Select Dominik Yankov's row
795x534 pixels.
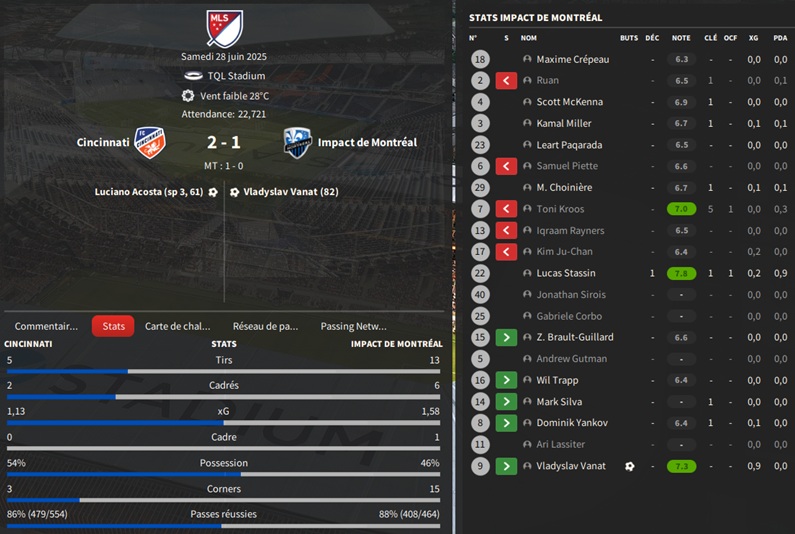[571, 423]
